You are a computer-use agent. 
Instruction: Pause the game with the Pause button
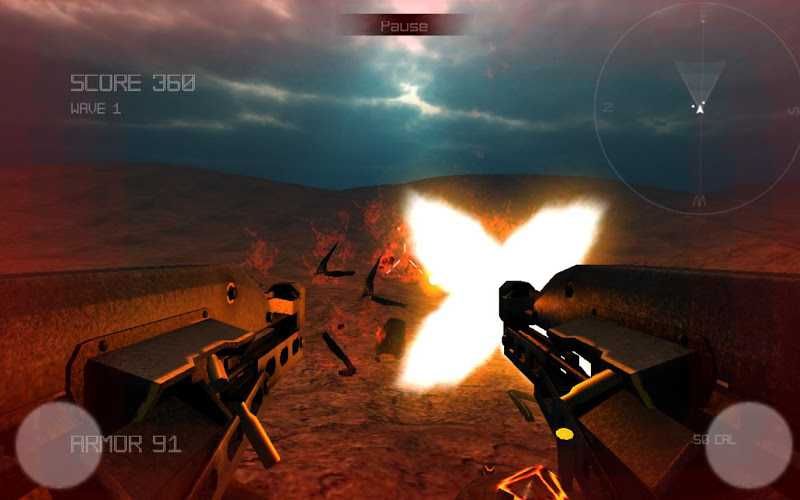tap(404, 26)
